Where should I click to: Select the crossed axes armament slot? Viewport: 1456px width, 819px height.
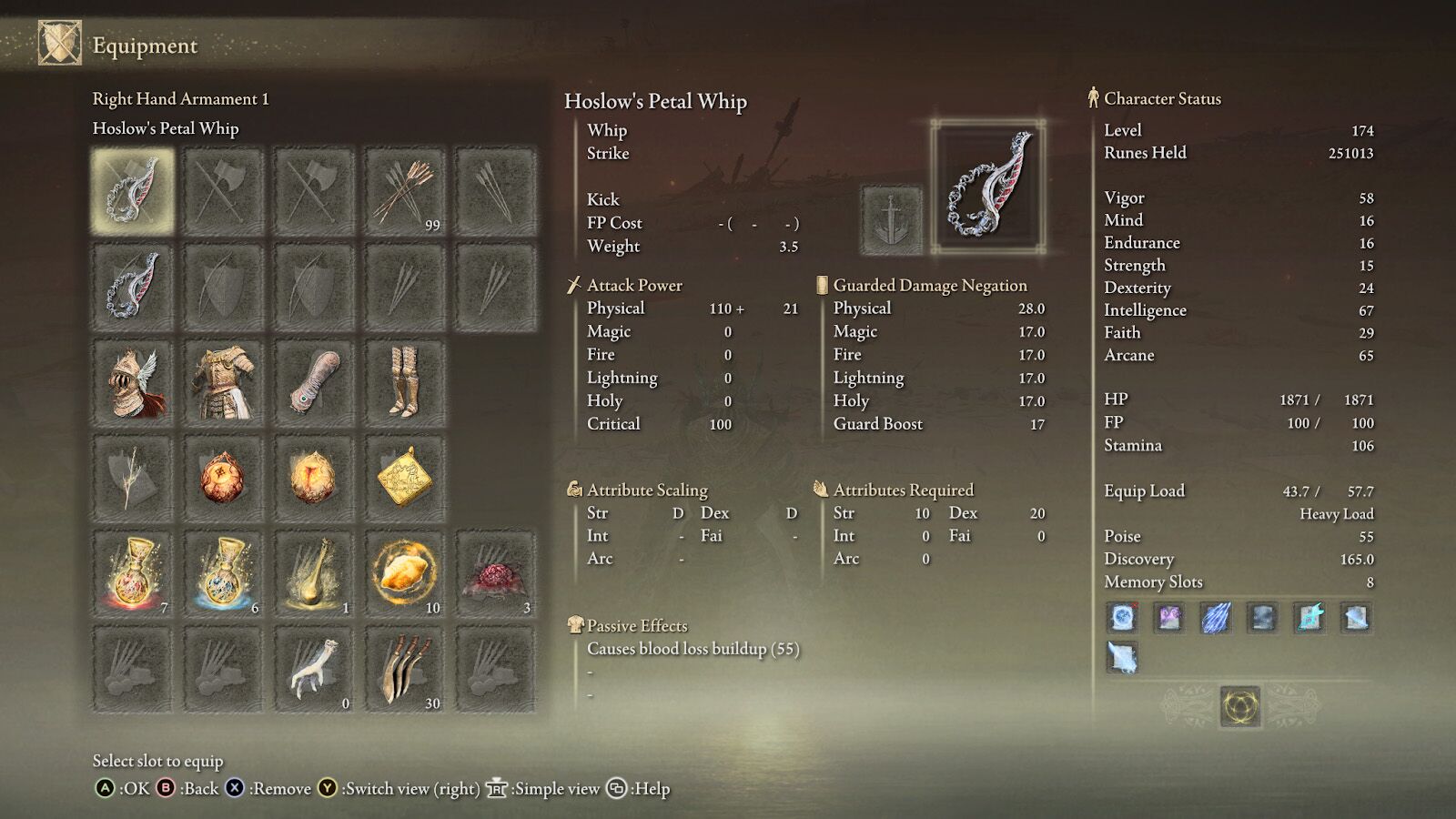(223, 191)
